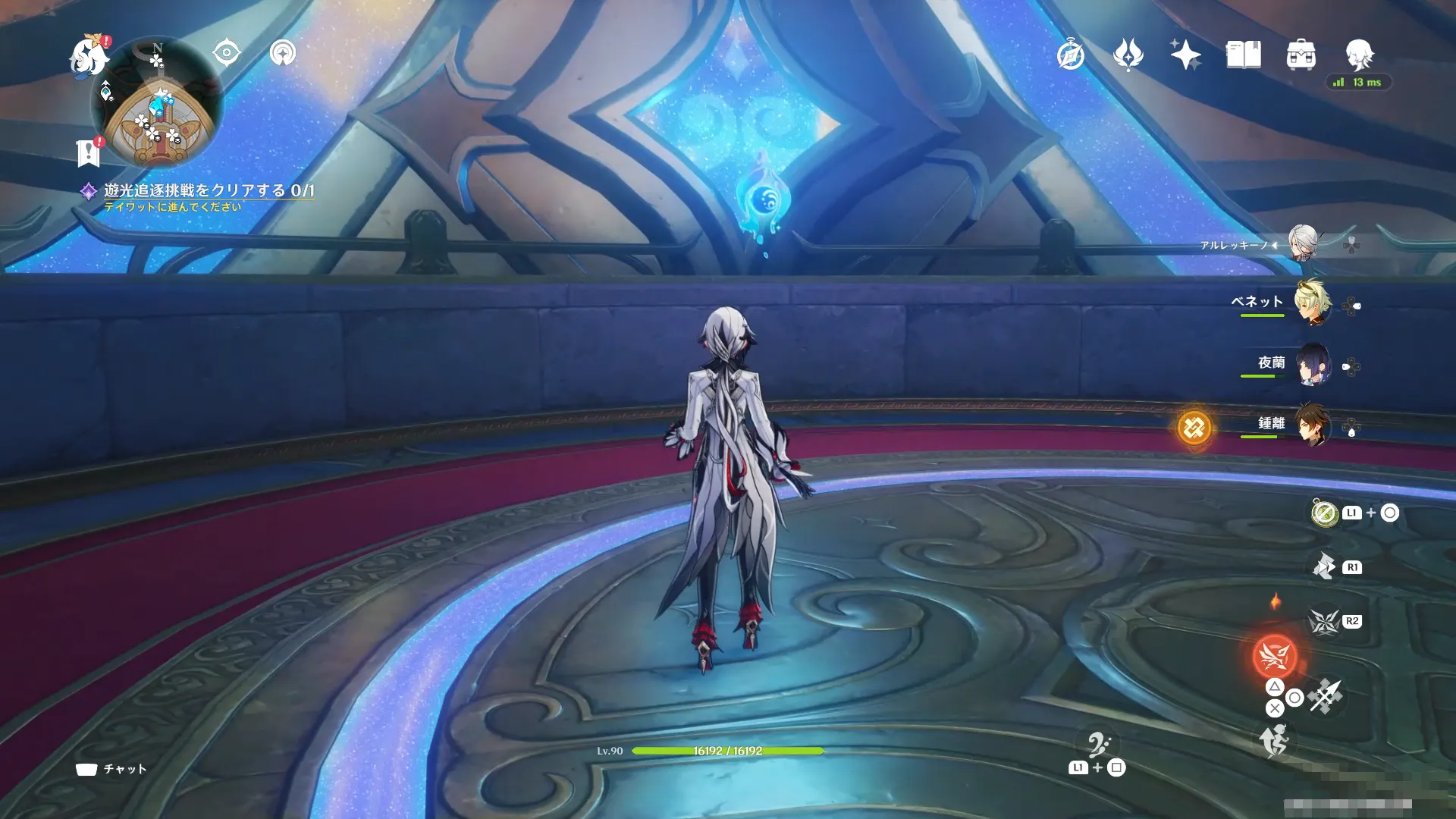Open the battle pass icon

pos(1128,55)
